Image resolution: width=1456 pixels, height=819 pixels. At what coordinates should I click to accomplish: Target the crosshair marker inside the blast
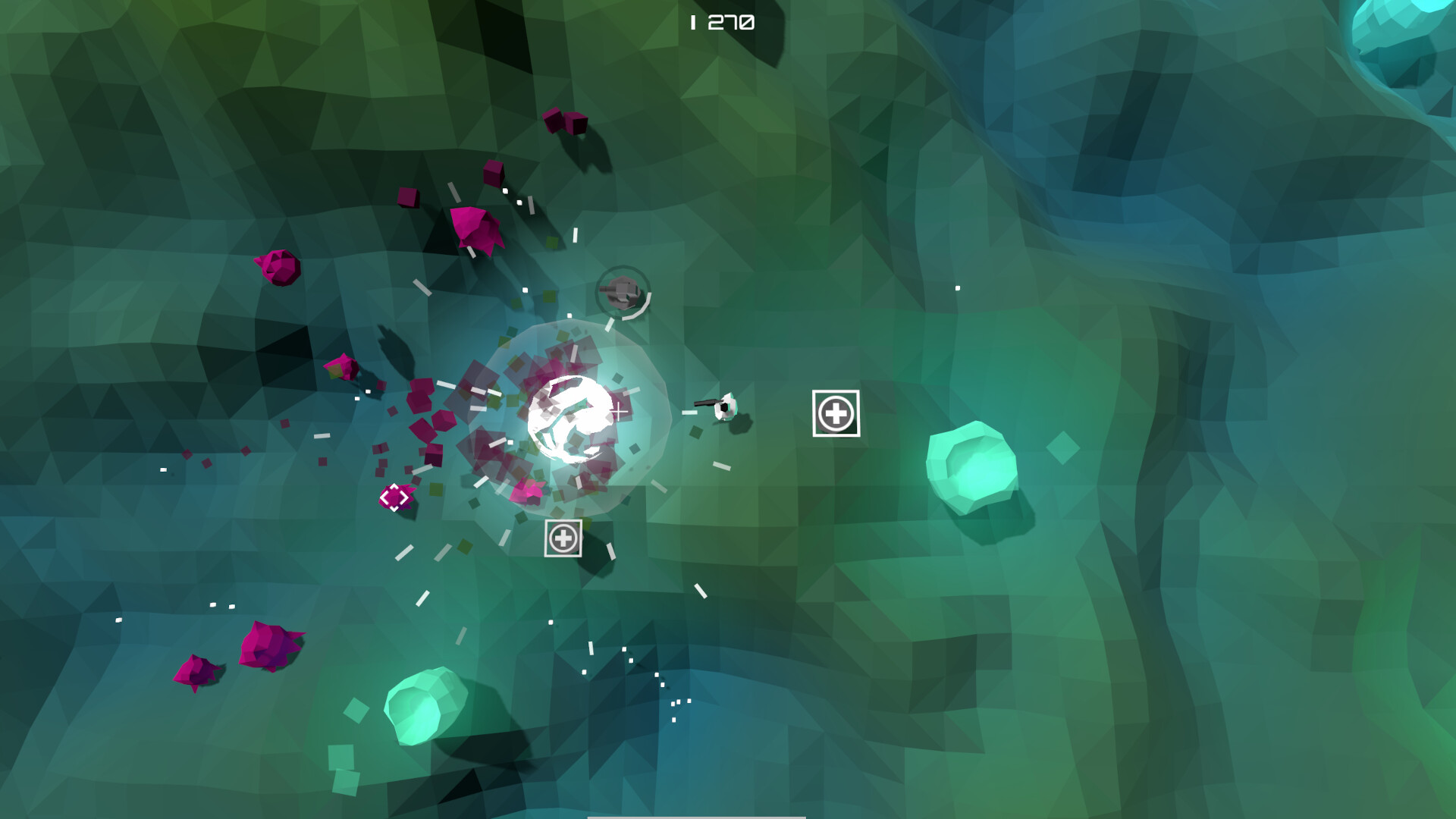coord(619,412)
